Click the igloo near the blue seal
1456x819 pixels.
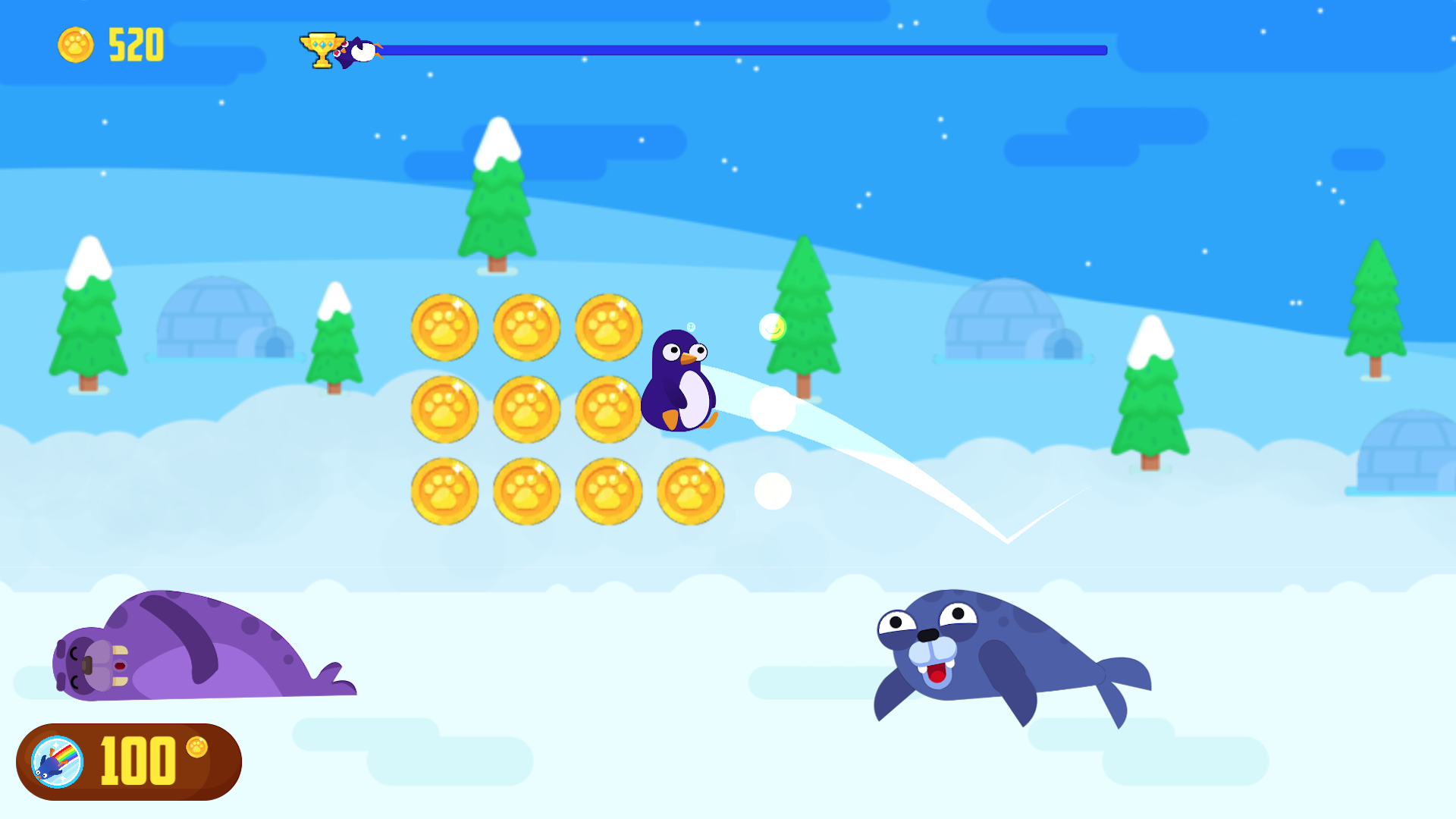1003,318
